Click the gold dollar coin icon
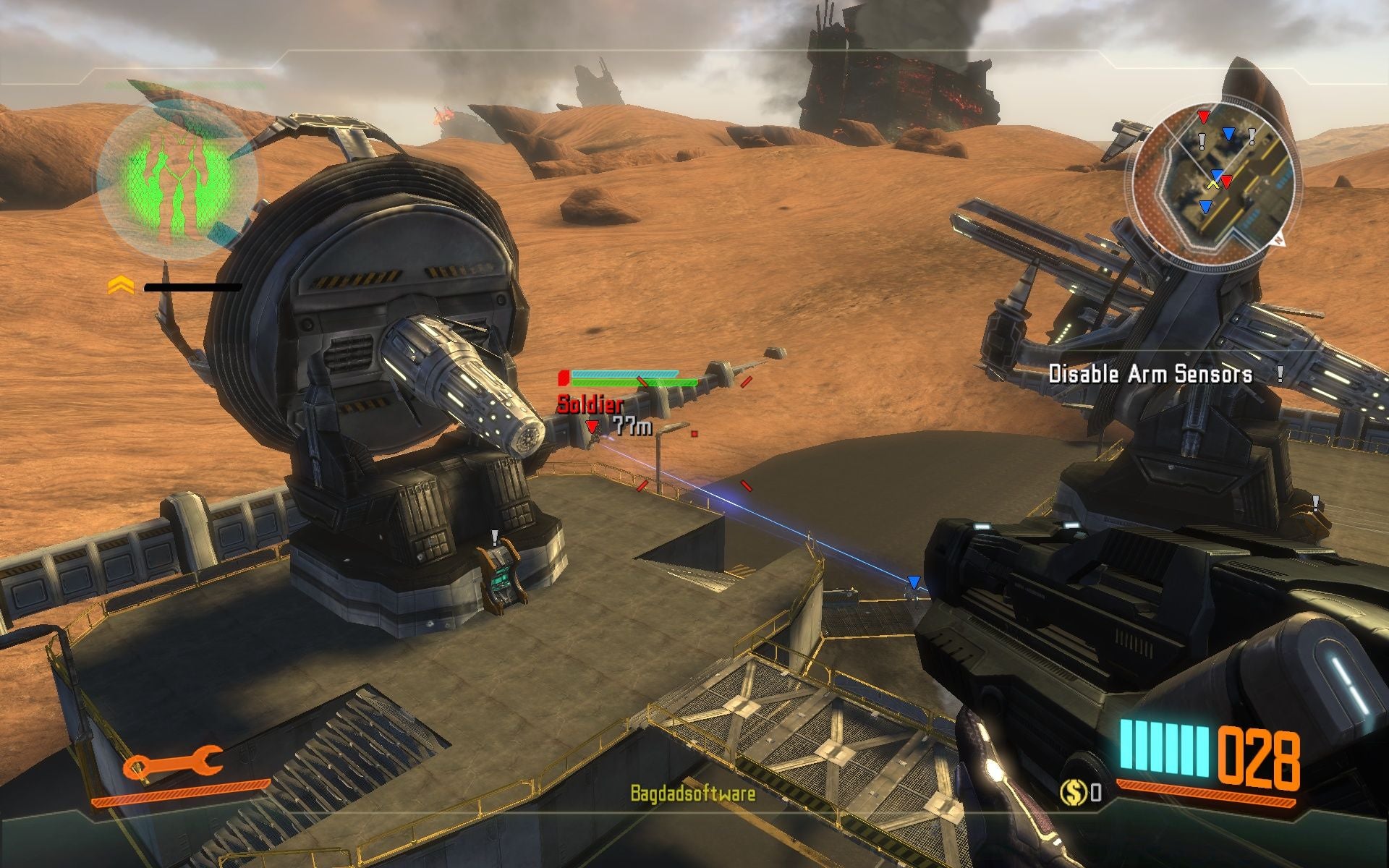 1074,793
